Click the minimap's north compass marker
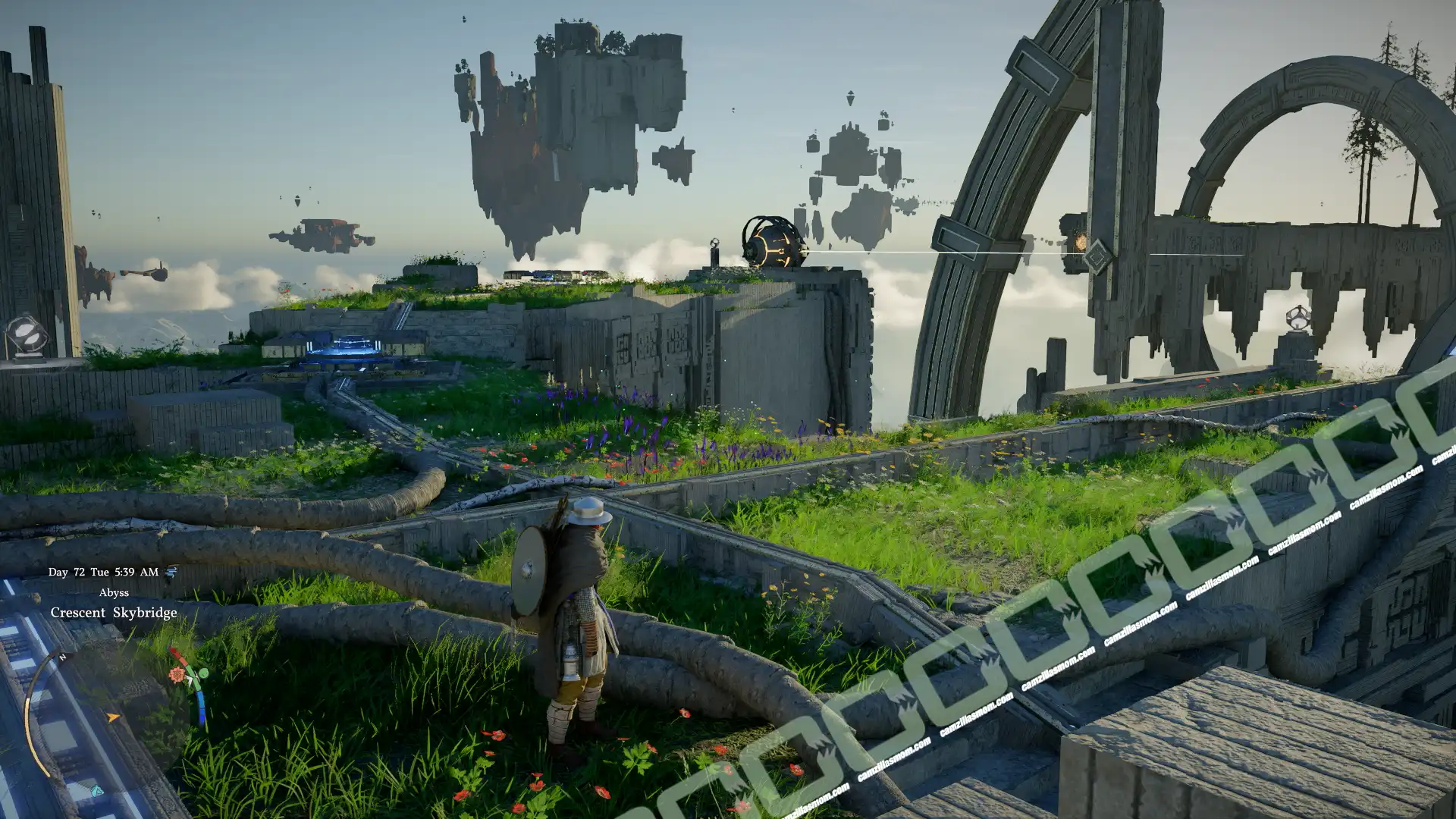 pos(62,657)
